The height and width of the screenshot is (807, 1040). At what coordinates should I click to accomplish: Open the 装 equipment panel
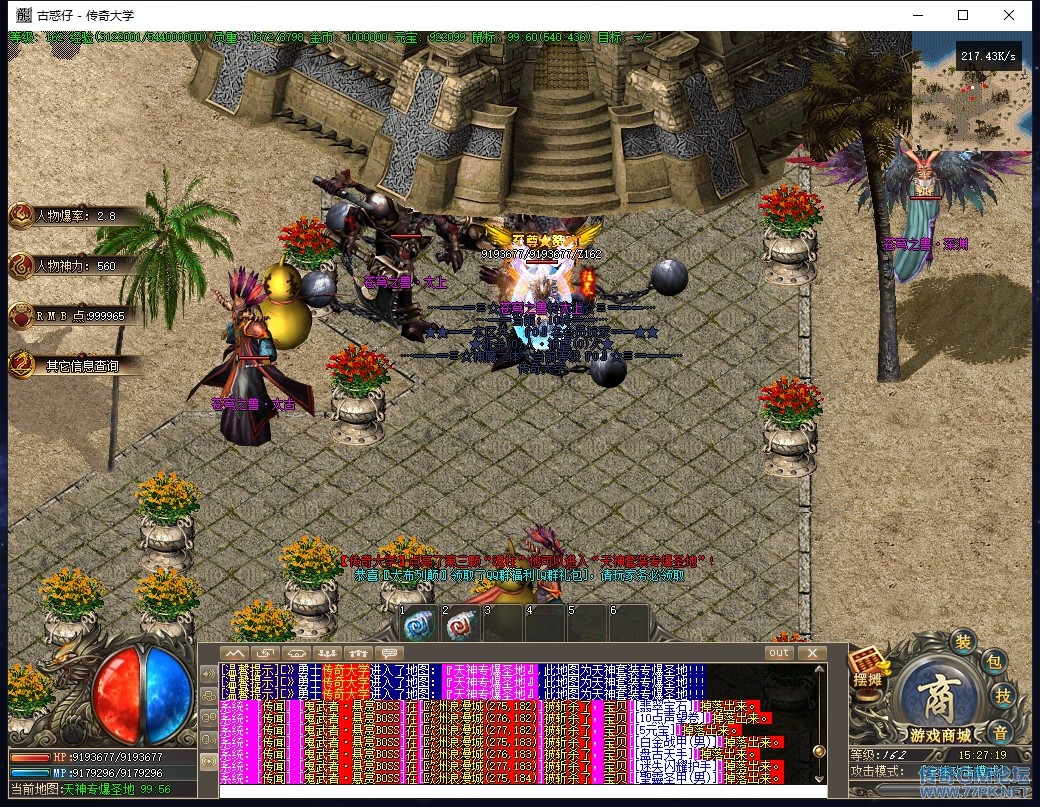(x=963, y=641)
